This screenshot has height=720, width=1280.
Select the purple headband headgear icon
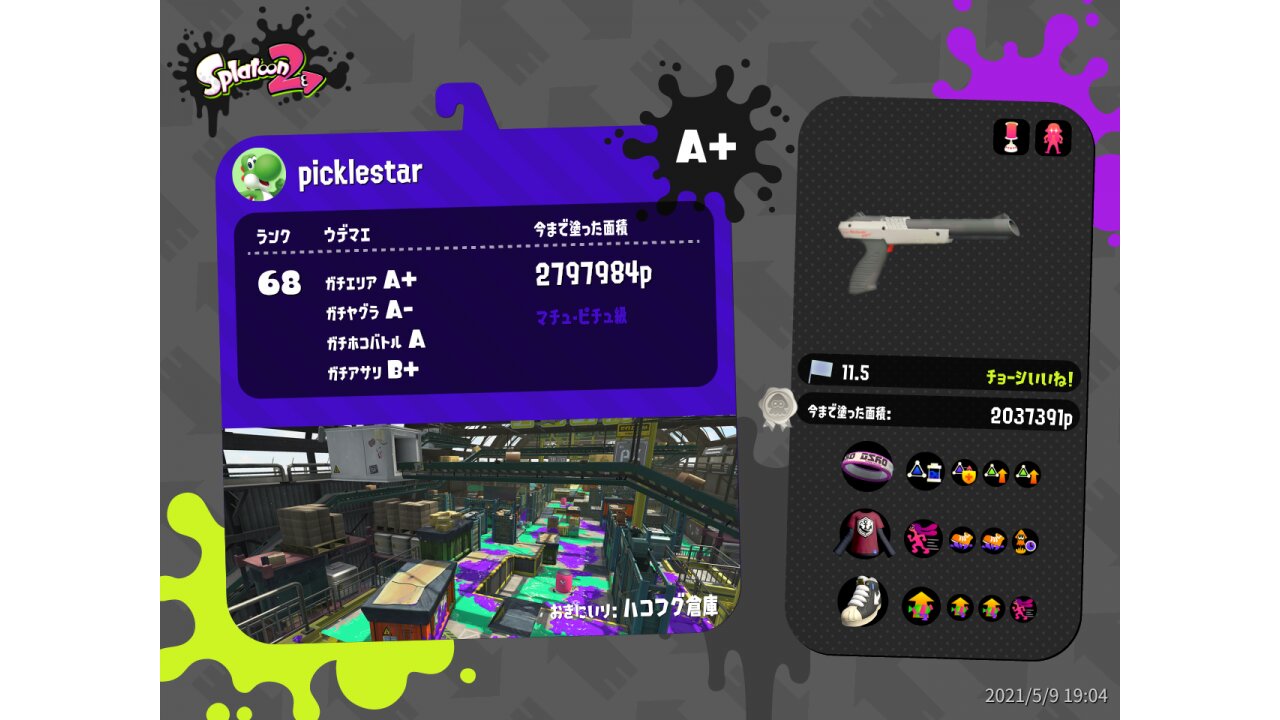(x=866, y=467)
